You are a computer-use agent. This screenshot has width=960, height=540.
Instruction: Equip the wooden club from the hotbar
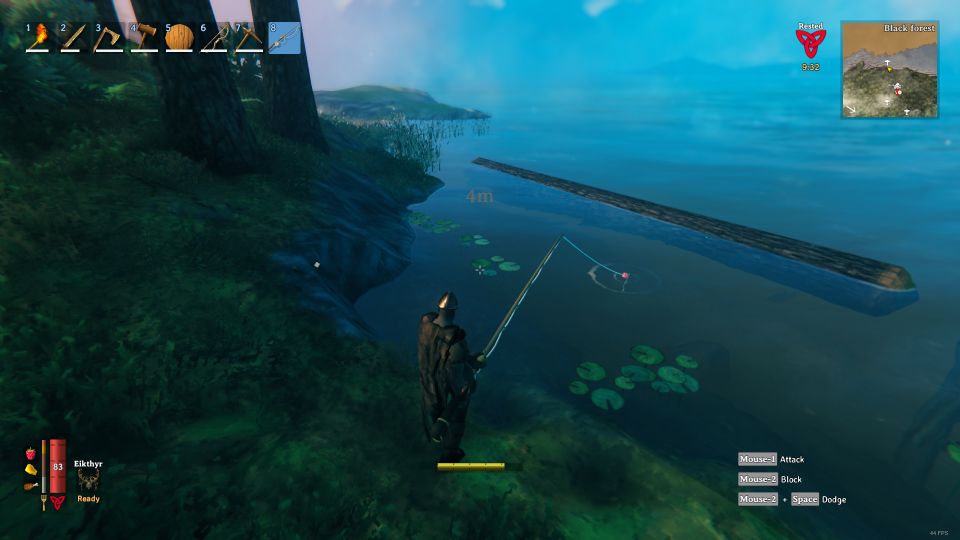tap(75, 37)
